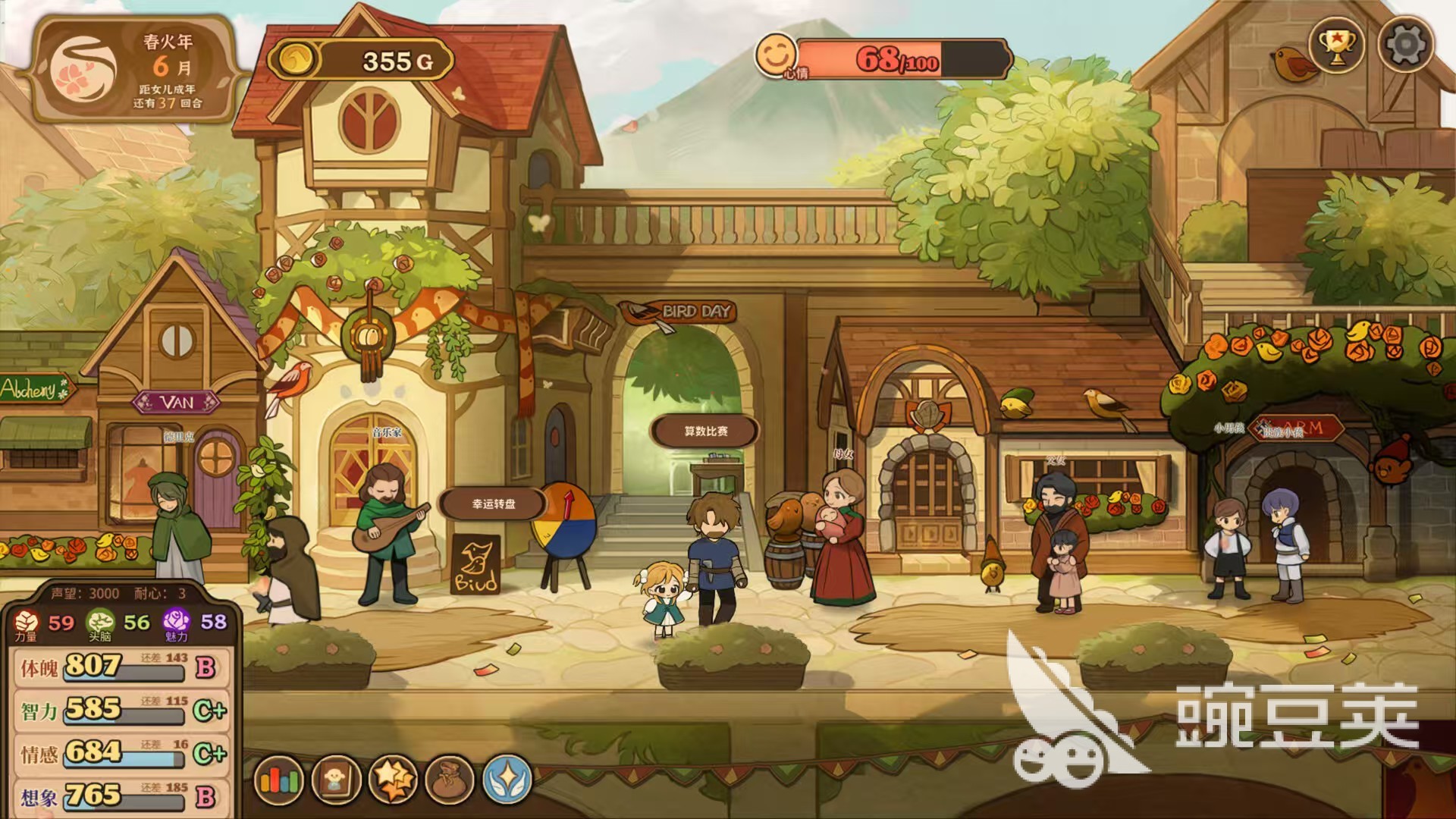Open the settings gear menu
Screen dimensions: 1456x819
[x=1405, y=45]
